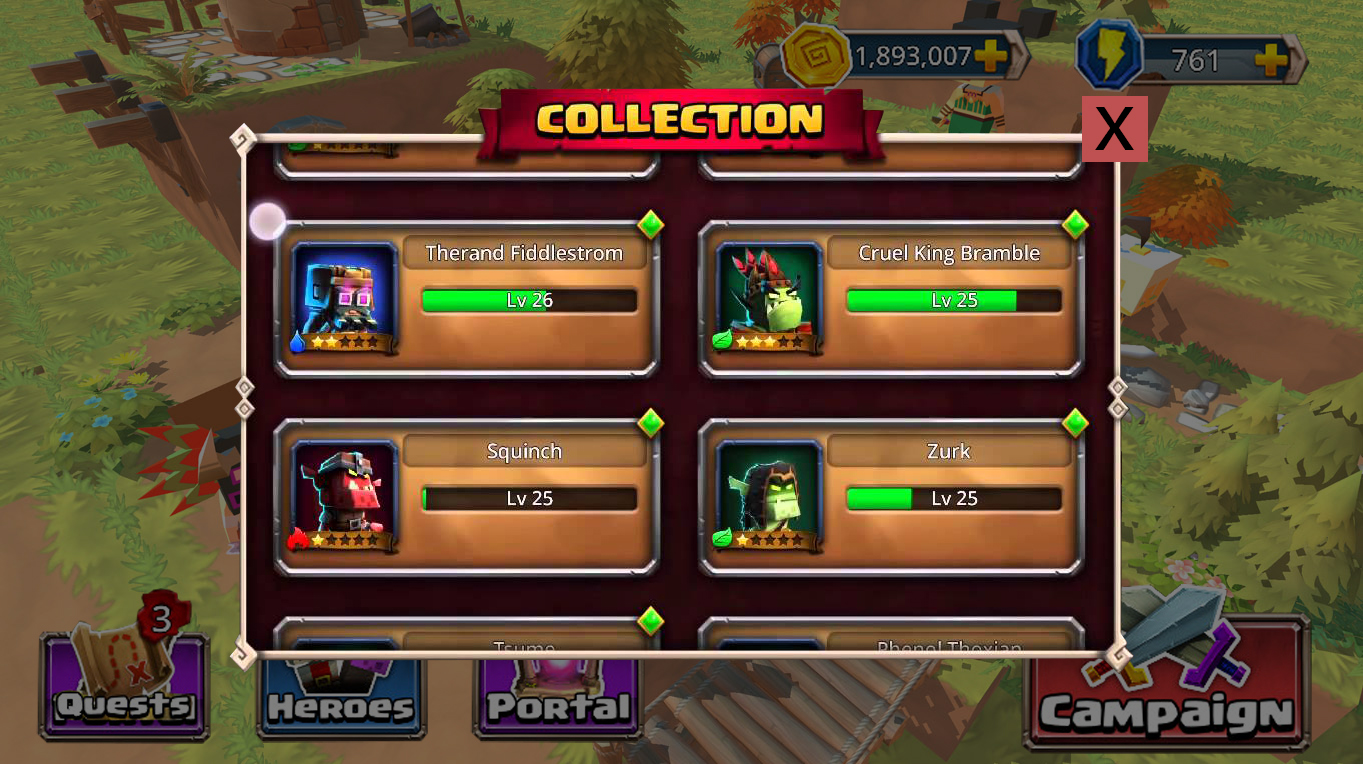Close the Collection window
The width and height of the screenshot is (1363, 764).
tap(1114, 129)
